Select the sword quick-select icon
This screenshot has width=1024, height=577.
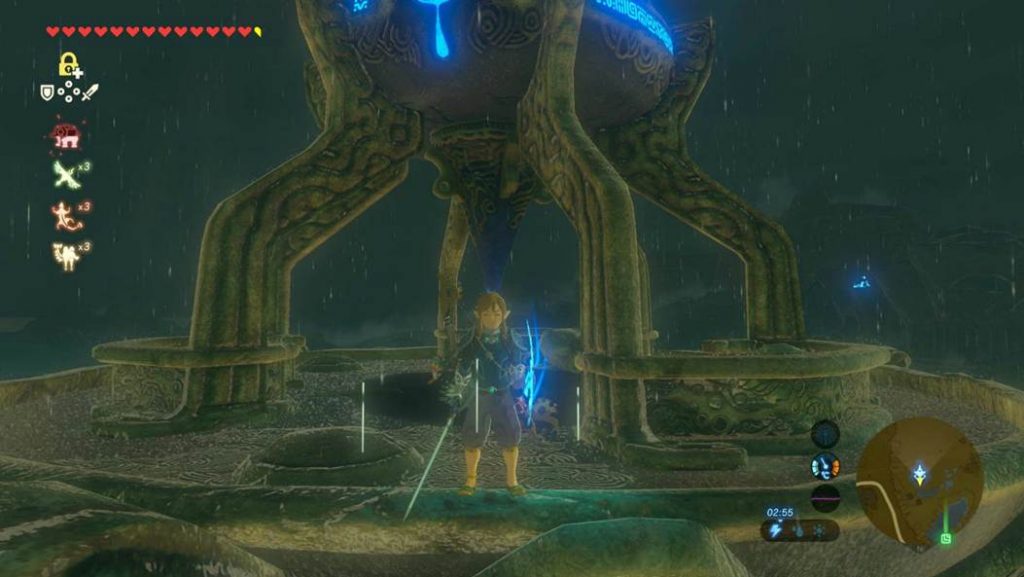[90, 92]
